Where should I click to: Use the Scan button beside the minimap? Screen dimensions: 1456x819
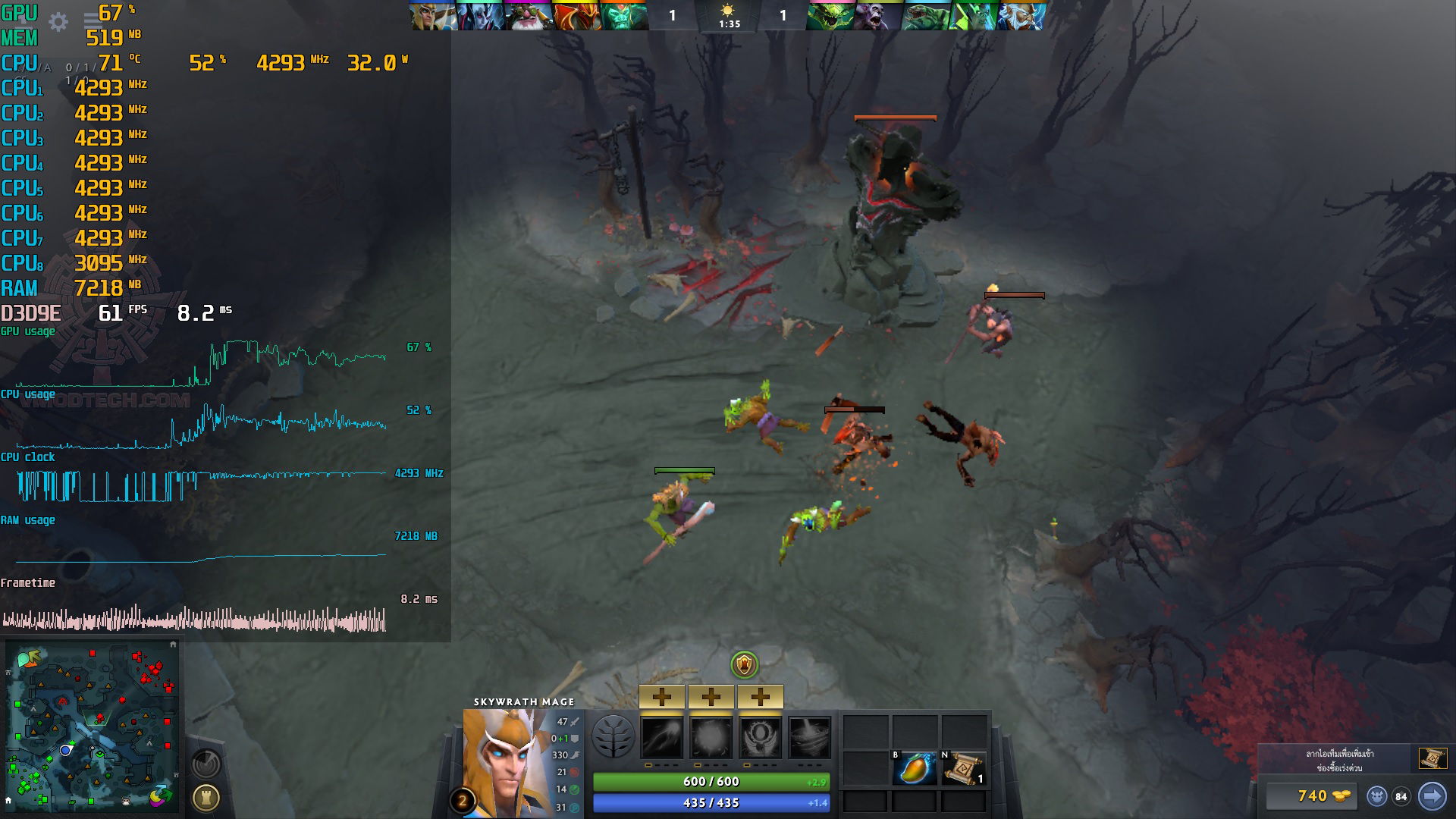[x=206, y=763]
